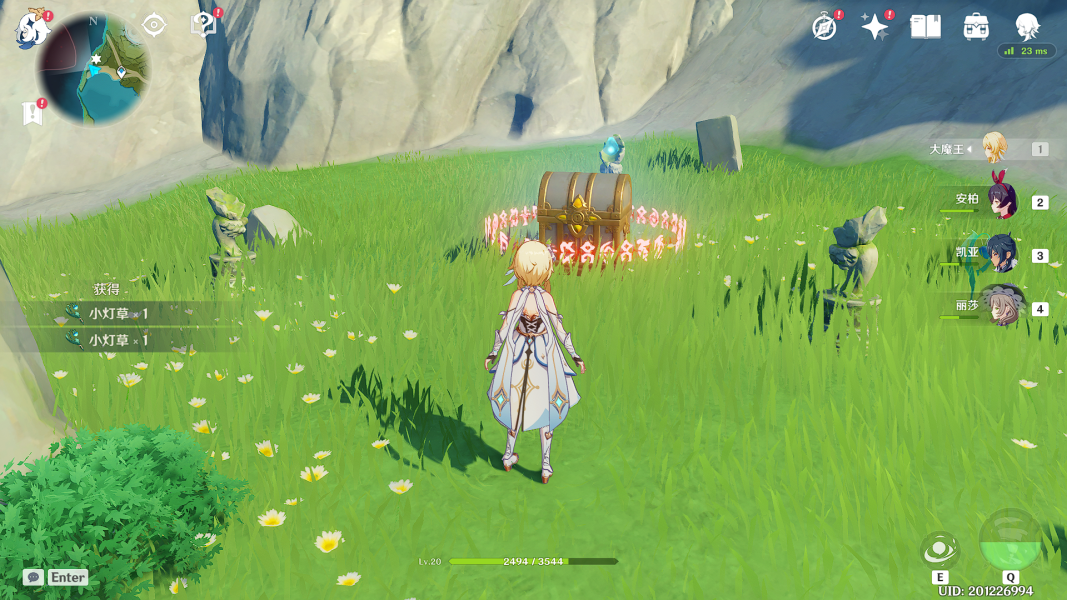Switch to party member 凯亚
Image resolution: width=1067 pixels, height=600 pixels.
point(1001,254)
